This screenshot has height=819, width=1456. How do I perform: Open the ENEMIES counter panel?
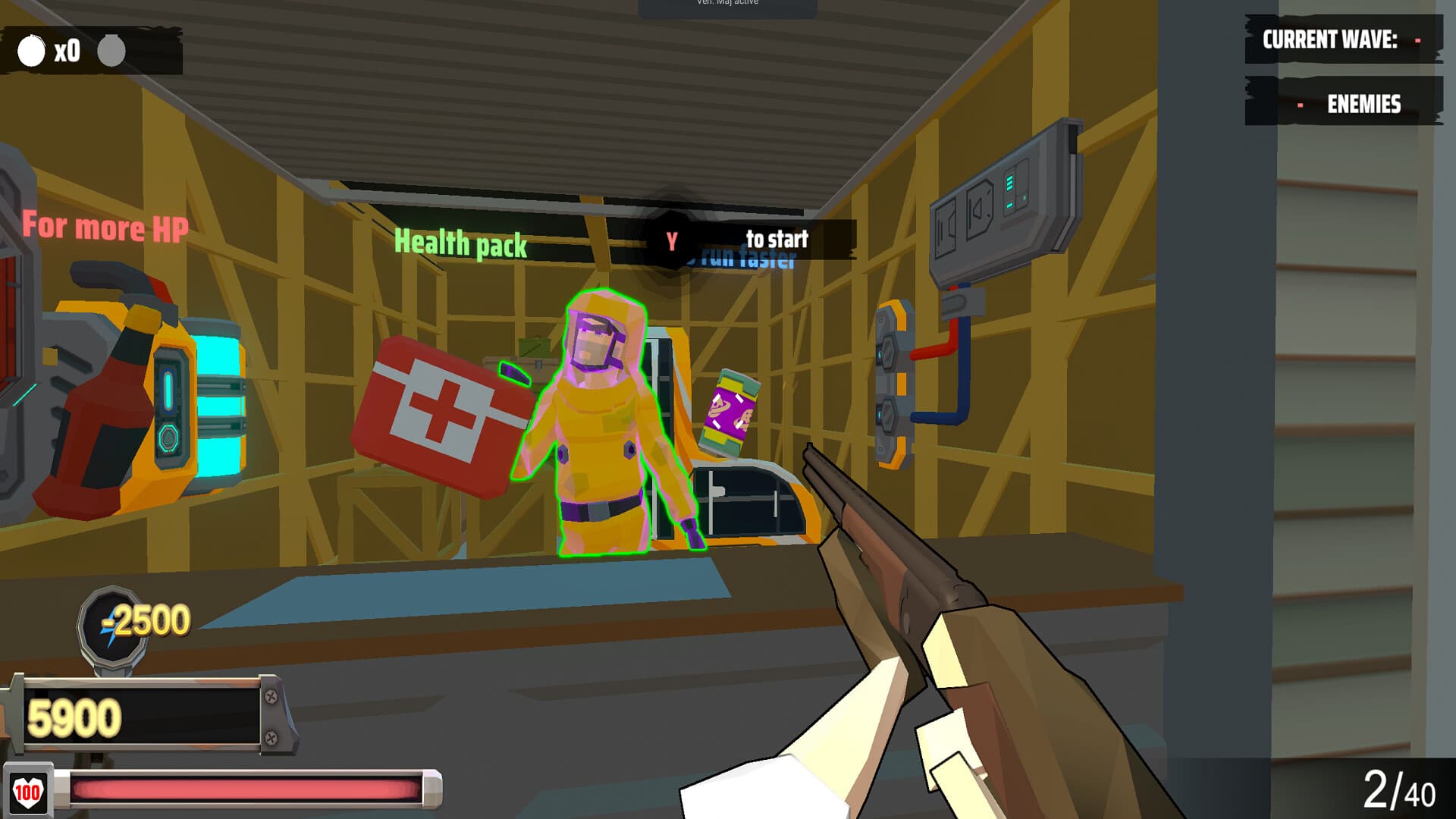coord(1350,105)
